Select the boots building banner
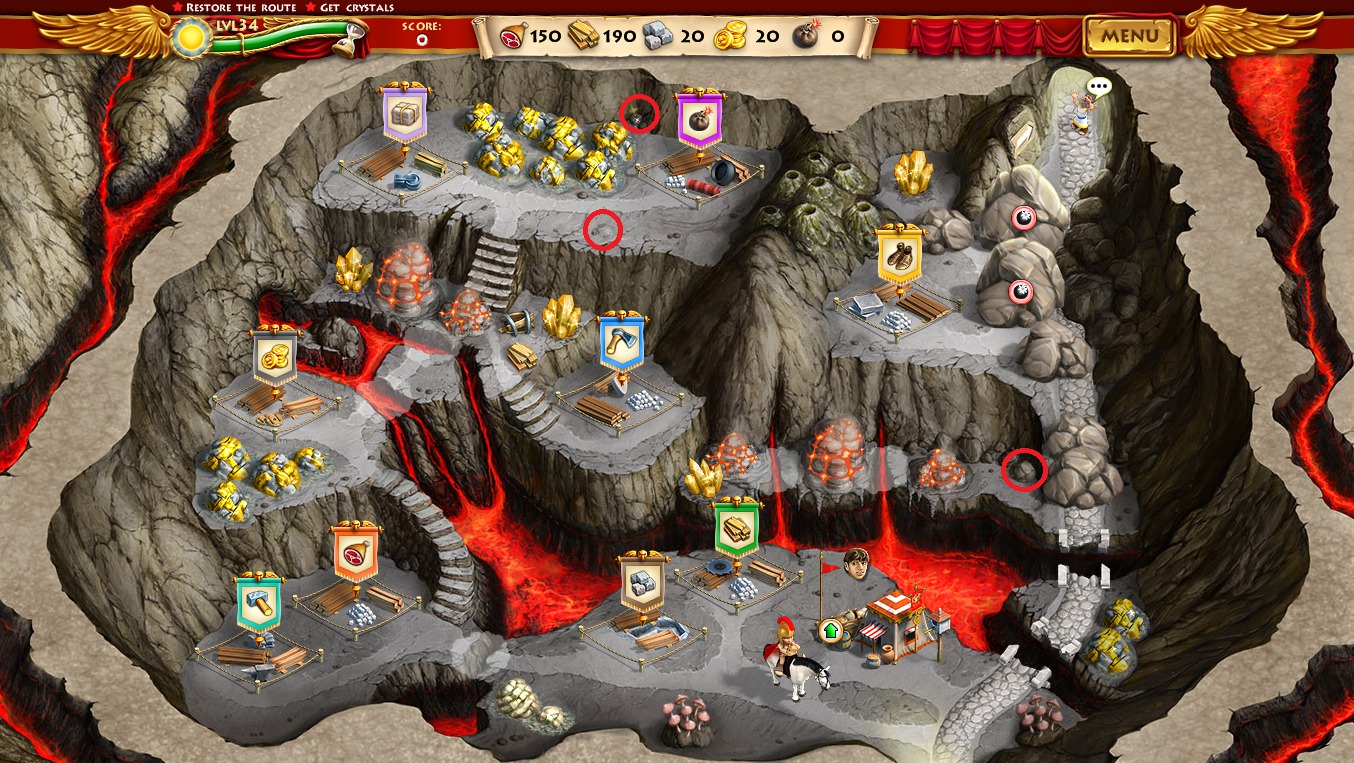This screenshot has width=1354, height=763. [899, 256]
